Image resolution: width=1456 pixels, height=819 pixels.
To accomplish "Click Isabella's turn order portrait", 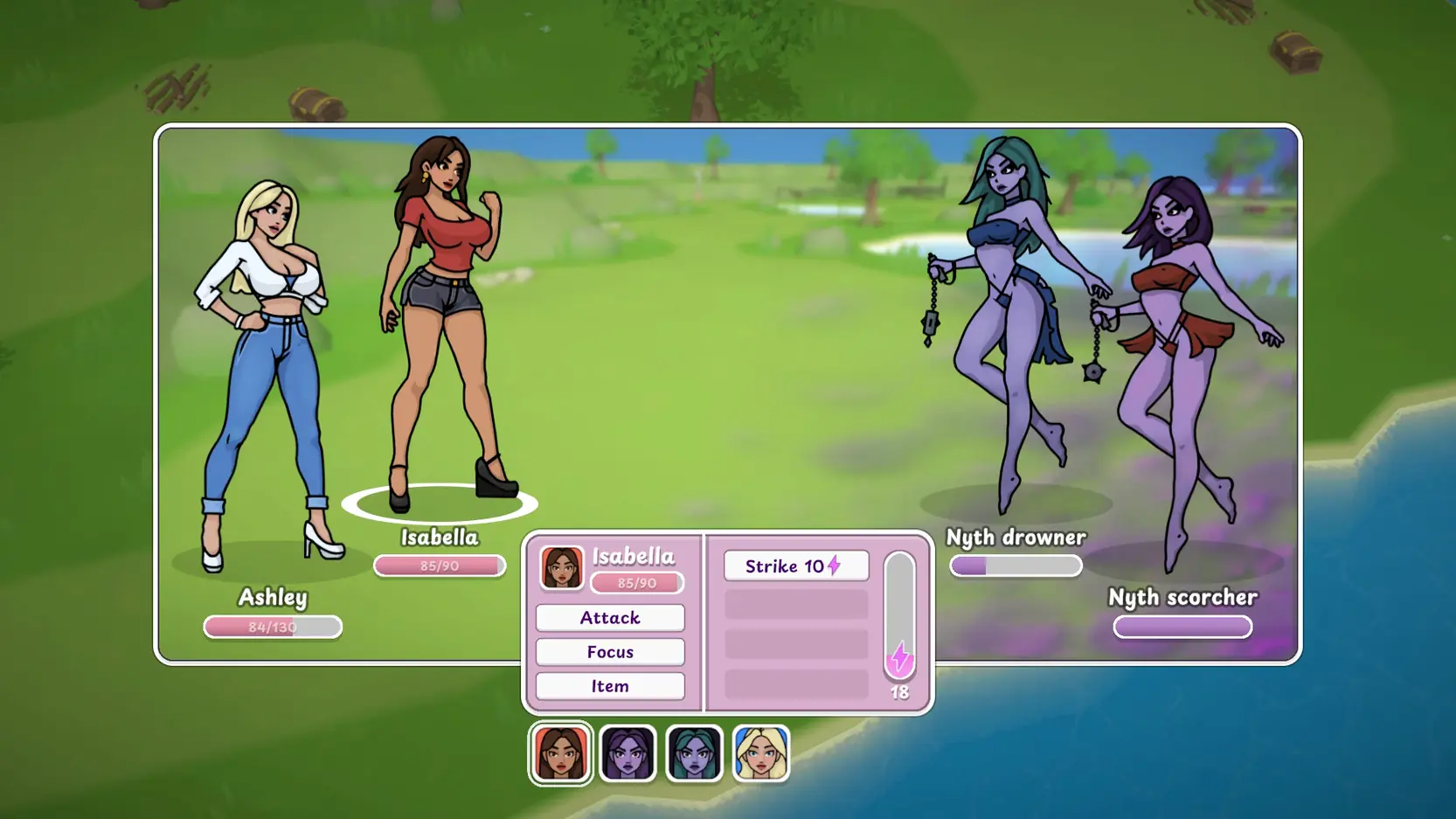I will coord(561,753).
